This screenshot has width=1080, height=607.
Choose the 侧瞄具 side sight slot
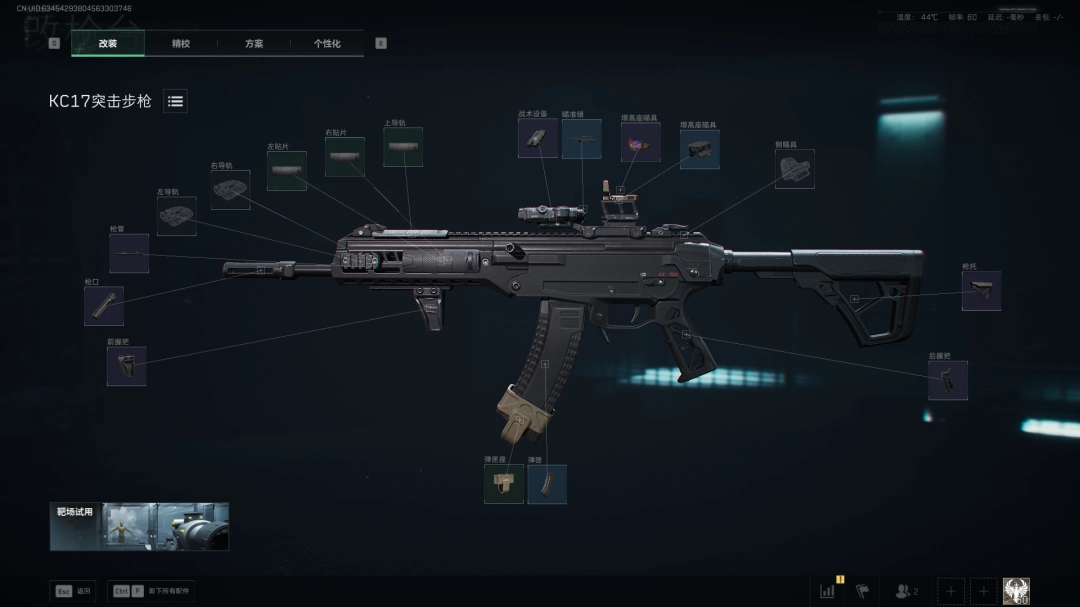[x=794, y=169]
